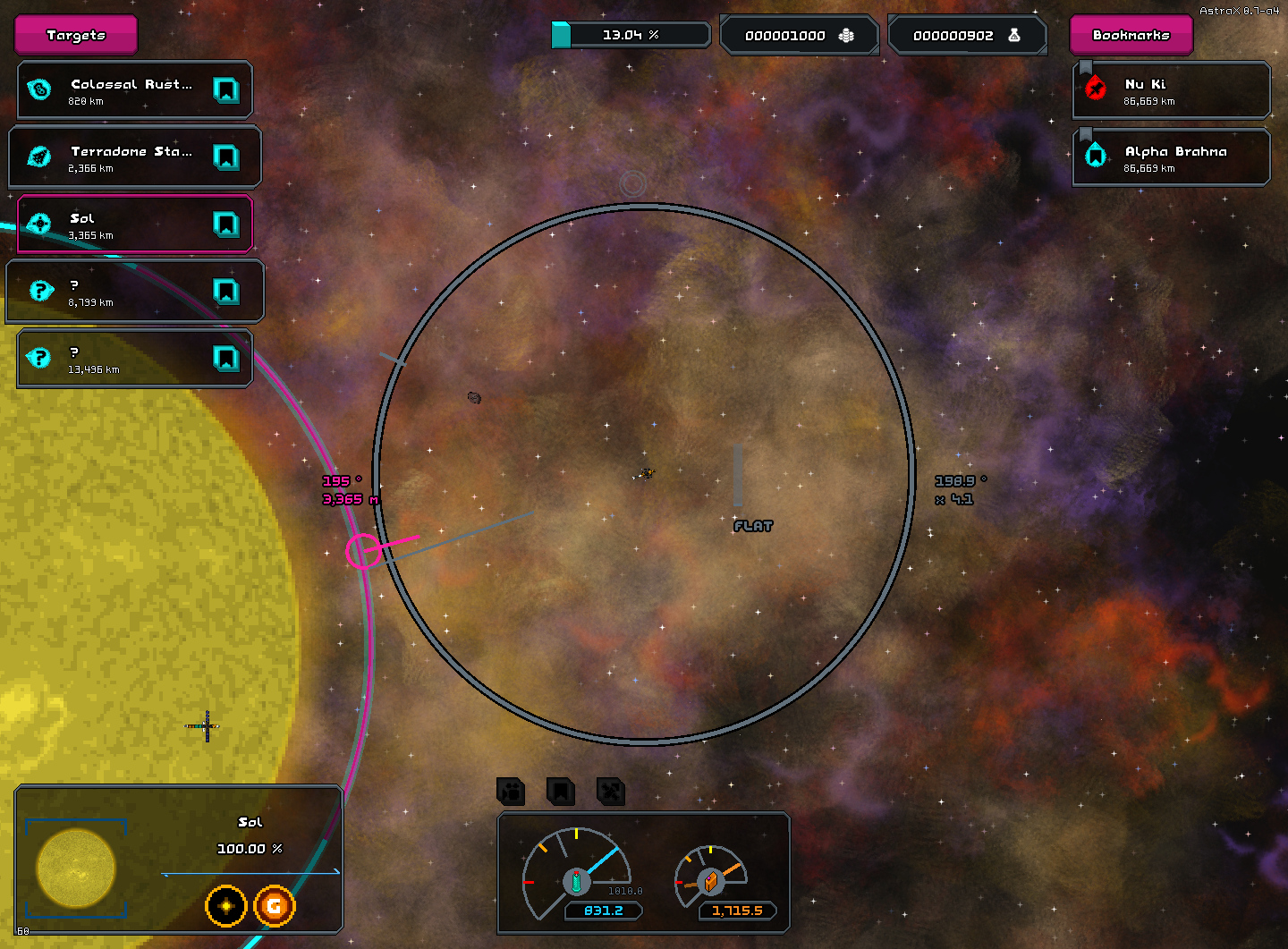Select the Nu Ki bookmark
Image resolution: width=1288 pixels, height=949 pixels.
click(x=1172, y=90)
